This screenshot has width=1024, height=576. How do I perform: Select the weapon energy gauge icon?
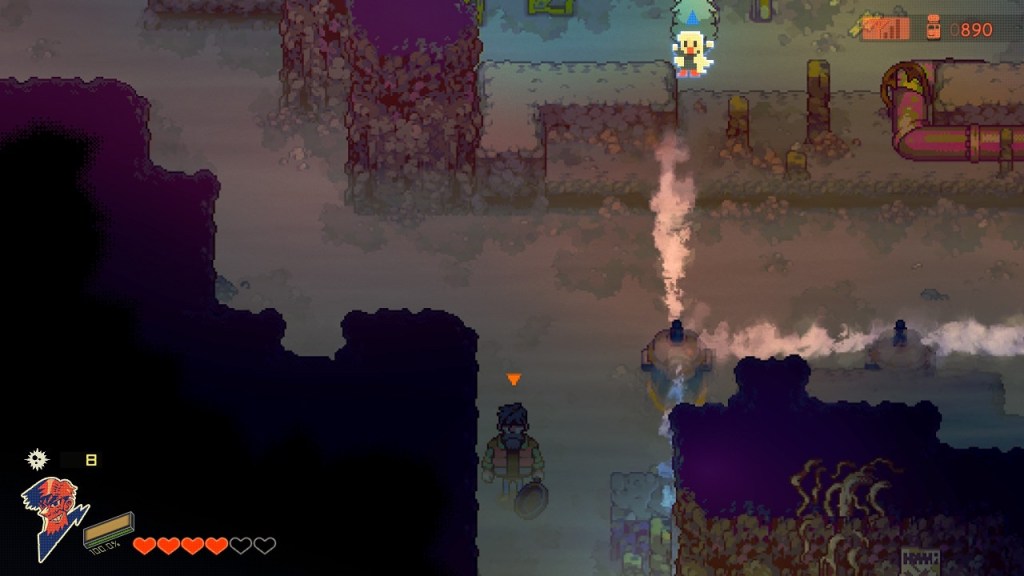[108, 526]
